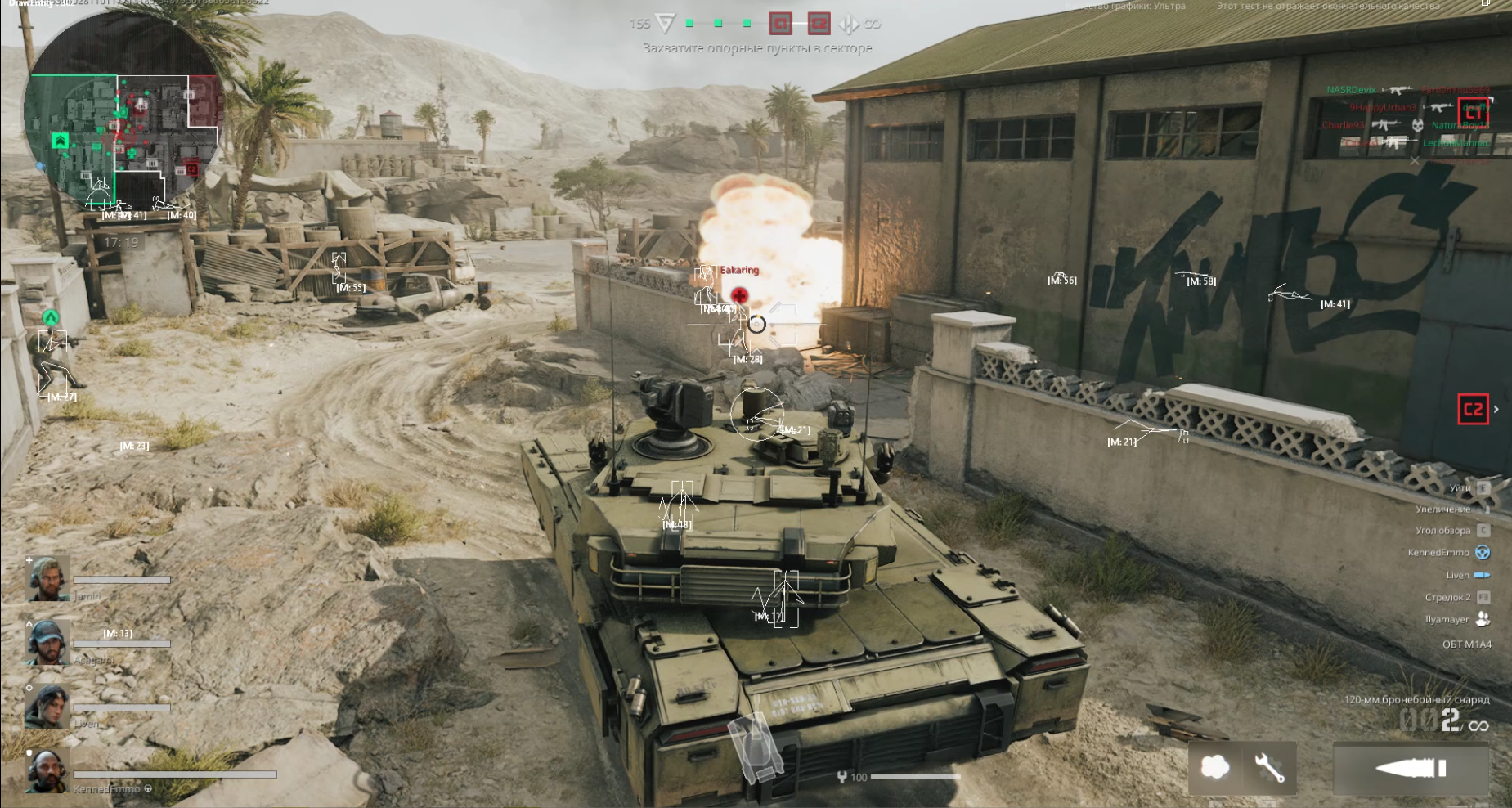
Task: Choose Liven's gunner seat with shell icon
Action: [x=1482, y=575]
